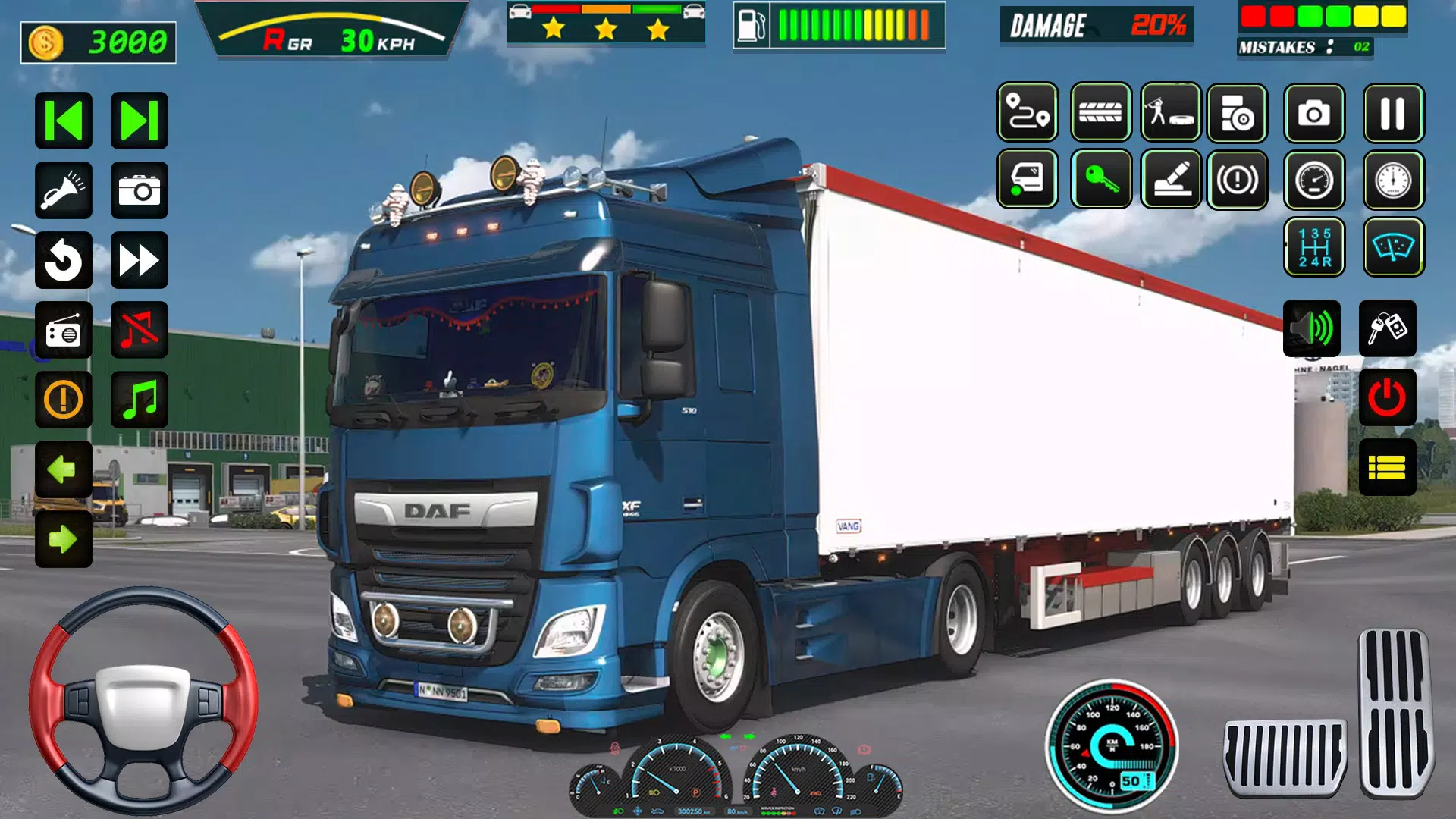Image resolution: width=1456 pixels, height=819 pixels.
Task: Honk the truck horn
Action: 64,190
